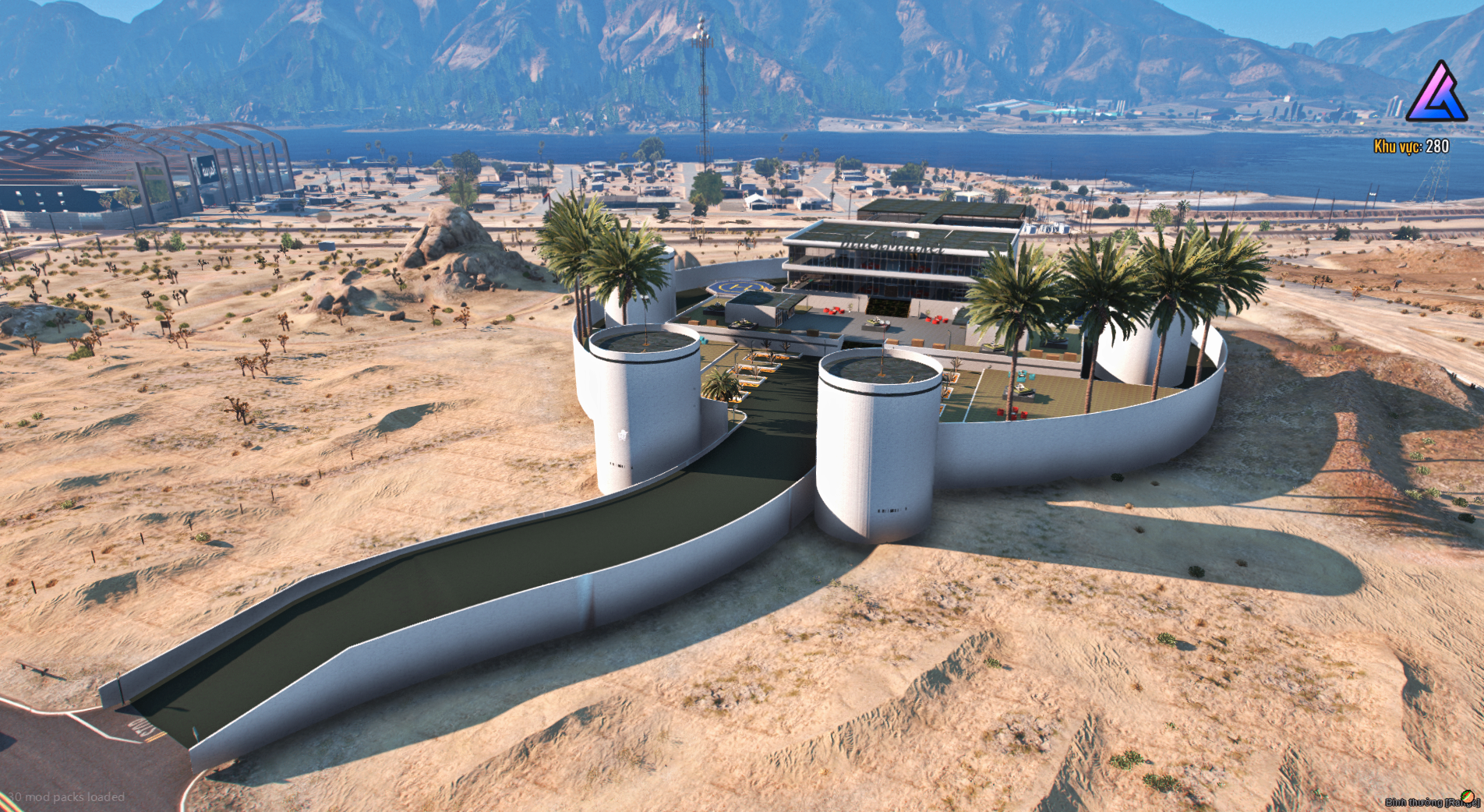This screenshot has height=812, width=1484.
Task: Select the taco hunger status icon
Action: click(x=1468, y=796)
